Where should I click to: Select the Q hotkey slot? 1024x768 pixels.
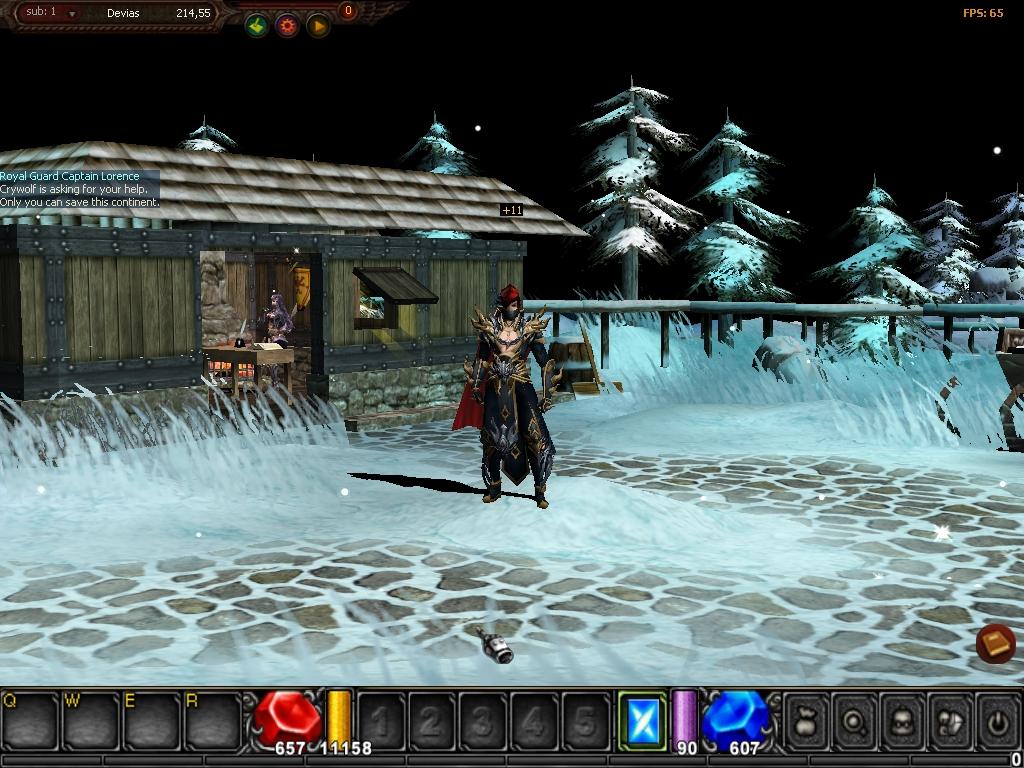[30, 719]
